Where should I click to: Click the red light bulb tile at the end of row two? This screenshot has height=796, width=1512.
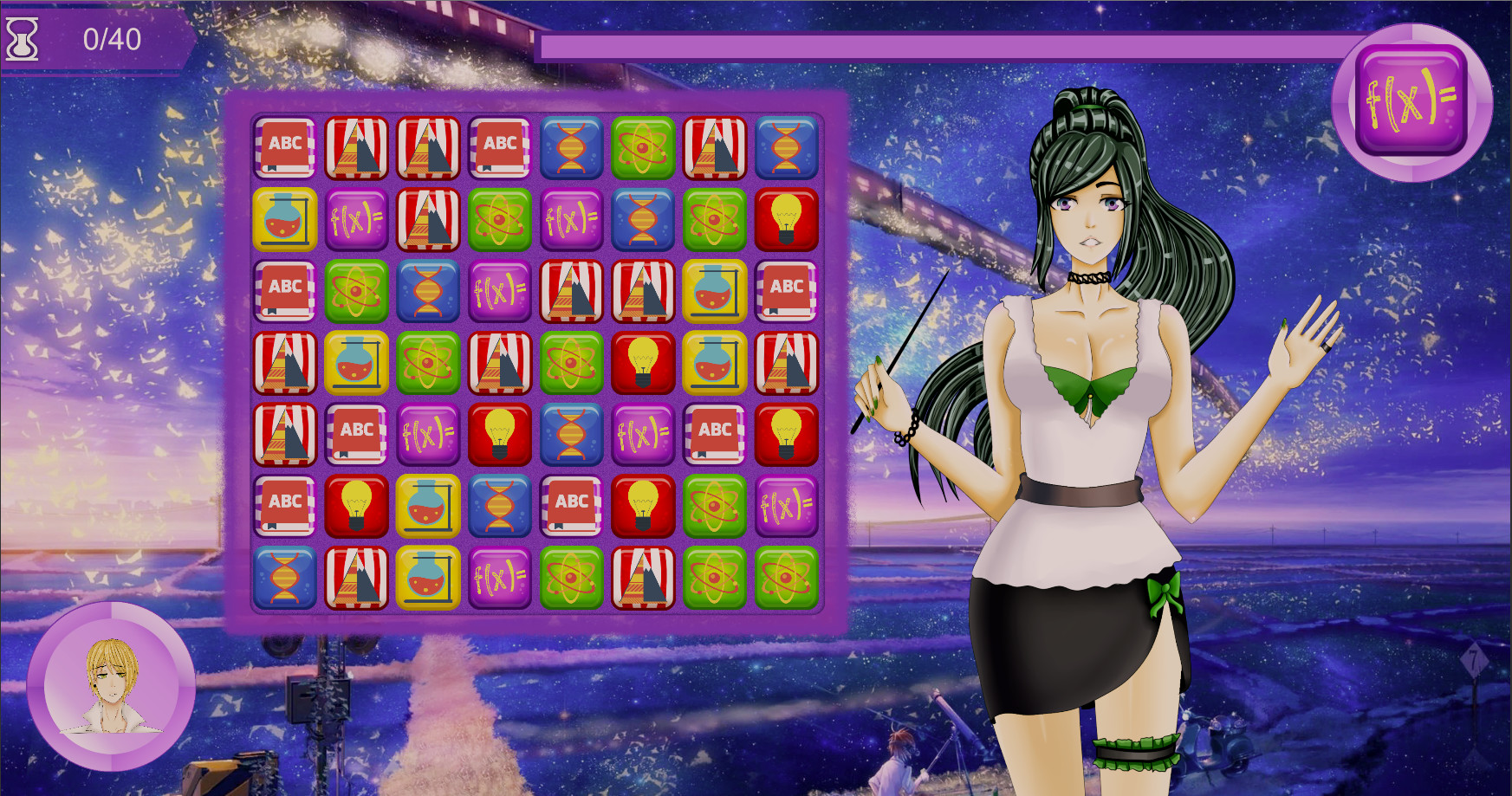[x=788, y=218]
